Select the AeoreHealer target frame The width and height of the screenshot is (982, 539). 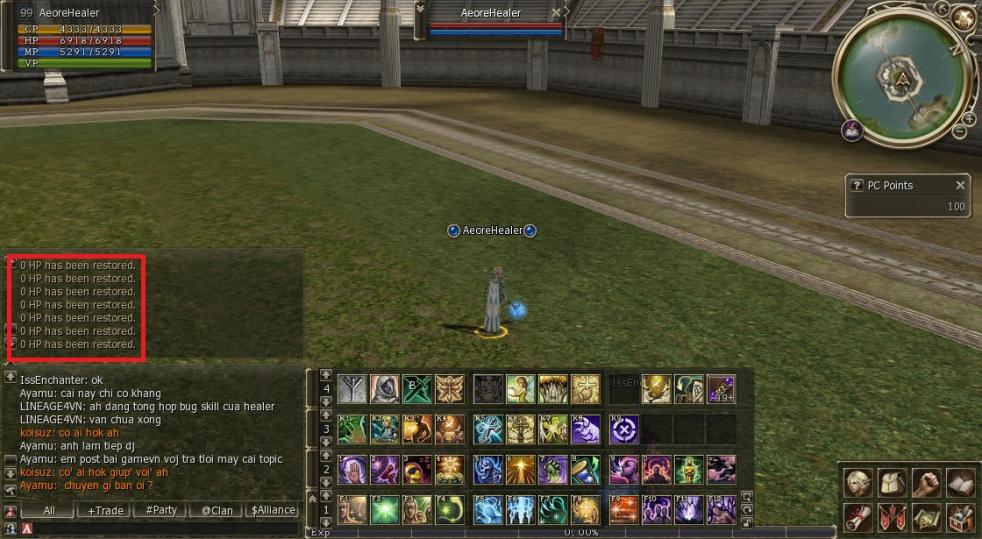[x=495, y=20]
